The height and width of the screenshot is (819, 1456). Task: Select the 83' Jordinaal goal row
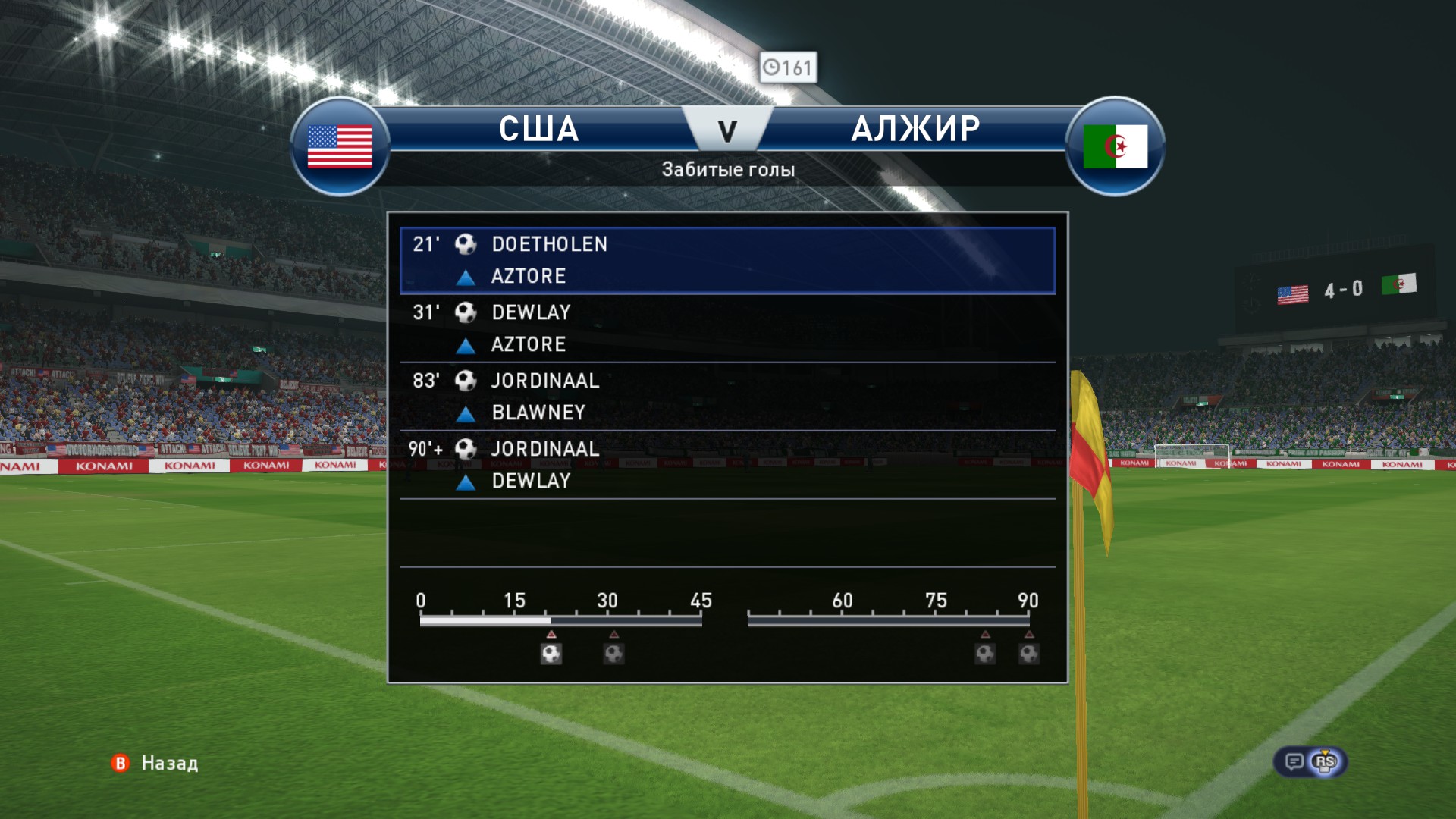(726, 397)
